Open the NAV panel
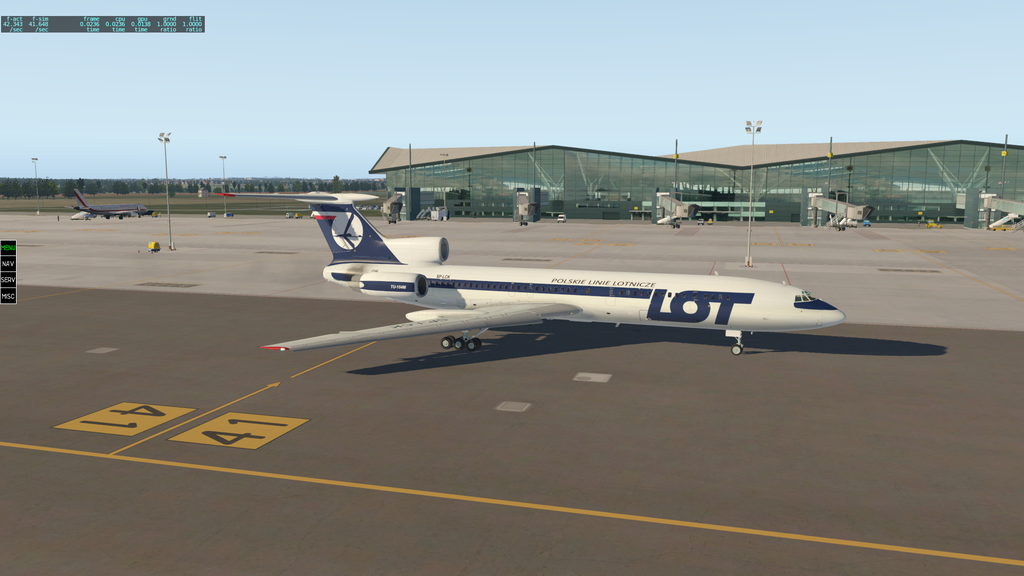Image resolution: width=1024 pixels, height=576 pixels. click(8, 263)
